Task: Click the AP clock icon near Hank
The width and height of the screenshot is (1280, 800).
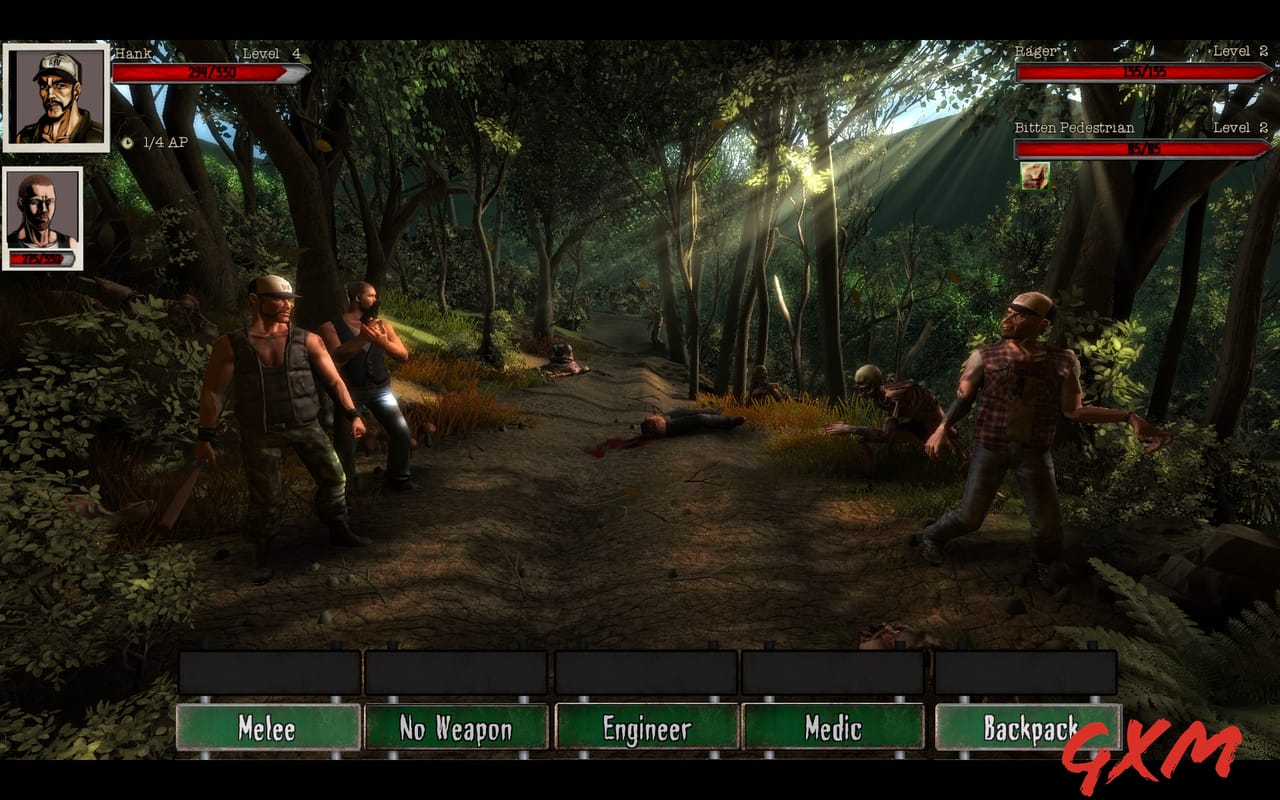Action: click(x=127, y=141)
